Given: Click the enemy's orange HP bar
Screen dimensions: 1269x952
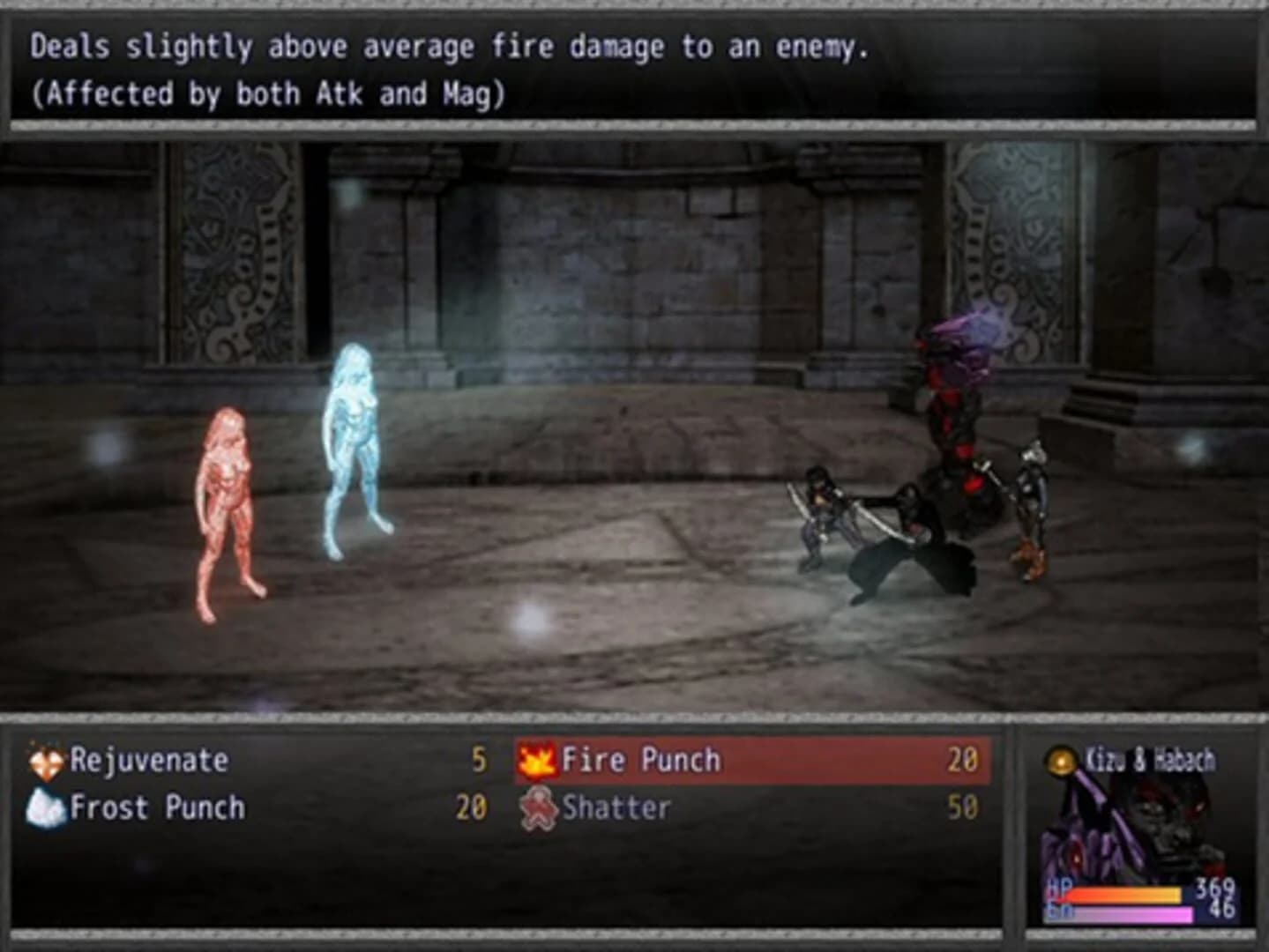Looking at the screenshot, I should pyautogui.click(x=1129, y=893).
